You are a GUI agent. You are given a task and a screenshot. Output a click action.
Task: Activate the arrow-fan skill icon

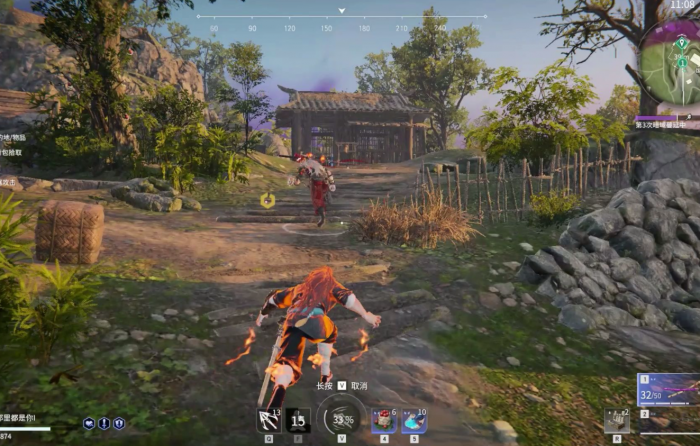tap(269, 420)
